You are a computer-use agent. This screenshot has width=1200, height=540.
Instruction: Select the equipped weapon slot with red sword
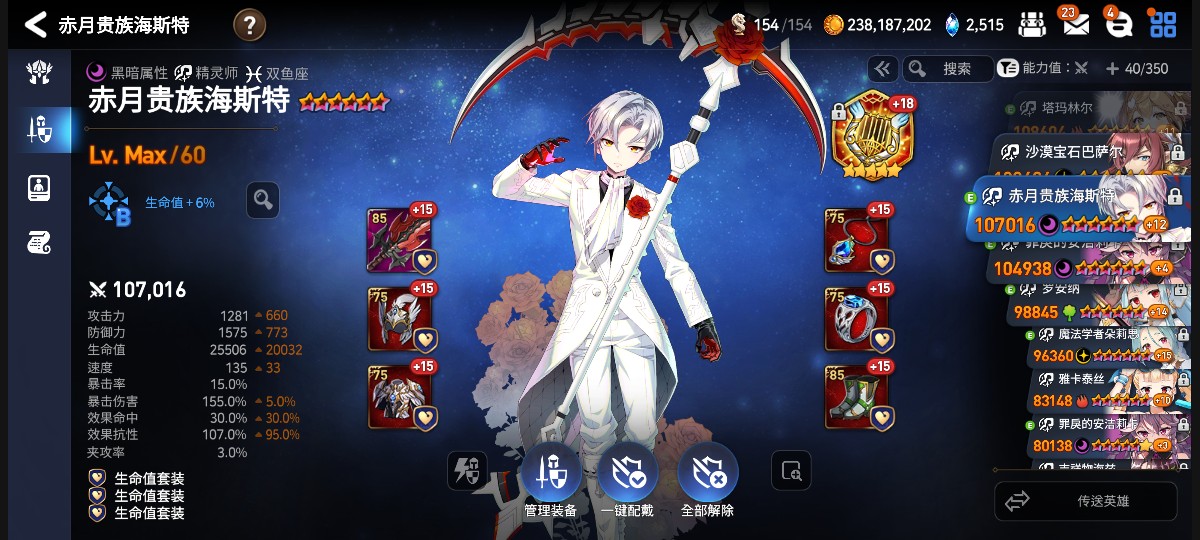[x=401, y=240]
